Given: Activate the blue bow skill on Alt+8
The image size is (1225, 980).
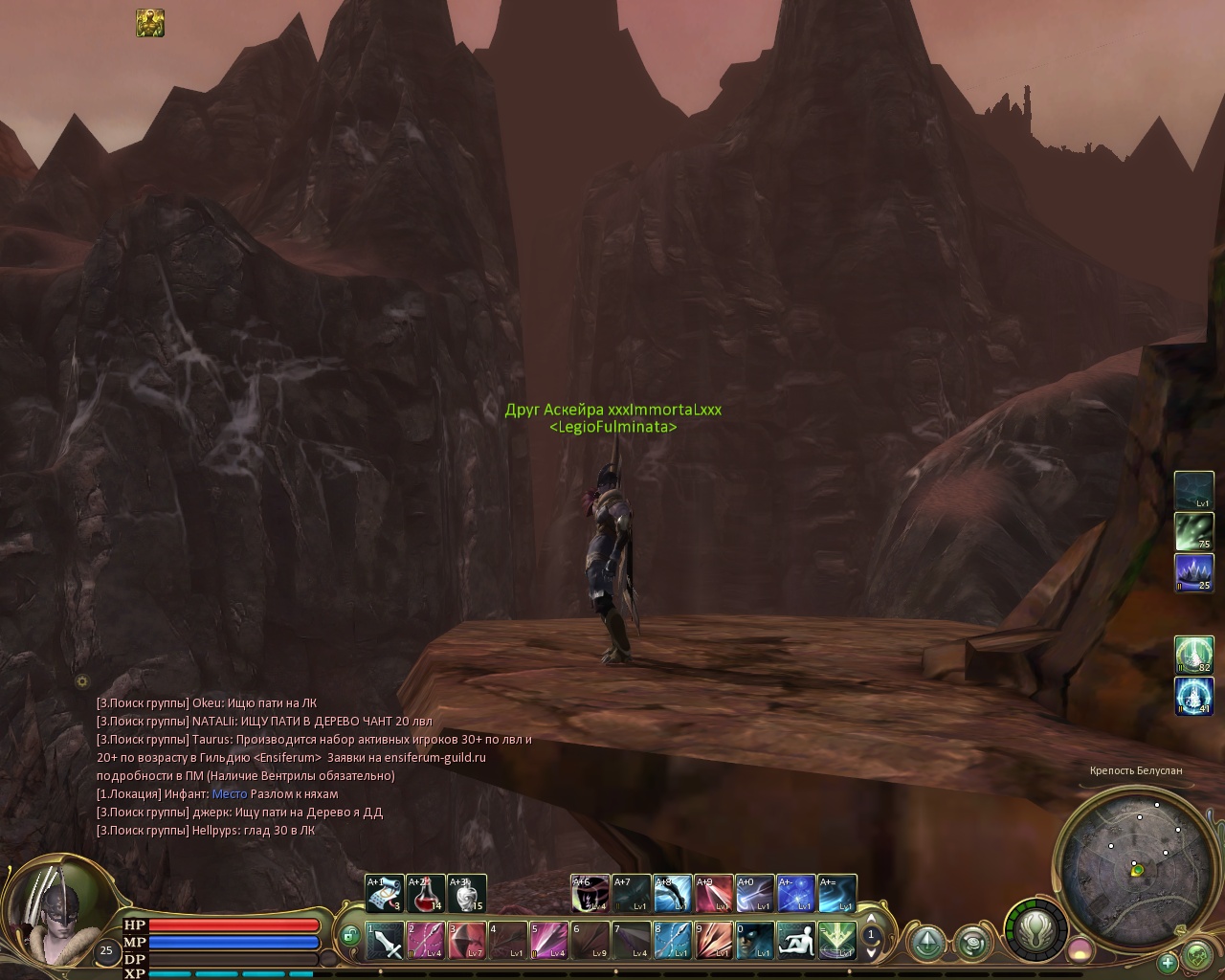Looking at the screenshot, I should point(672,894).
